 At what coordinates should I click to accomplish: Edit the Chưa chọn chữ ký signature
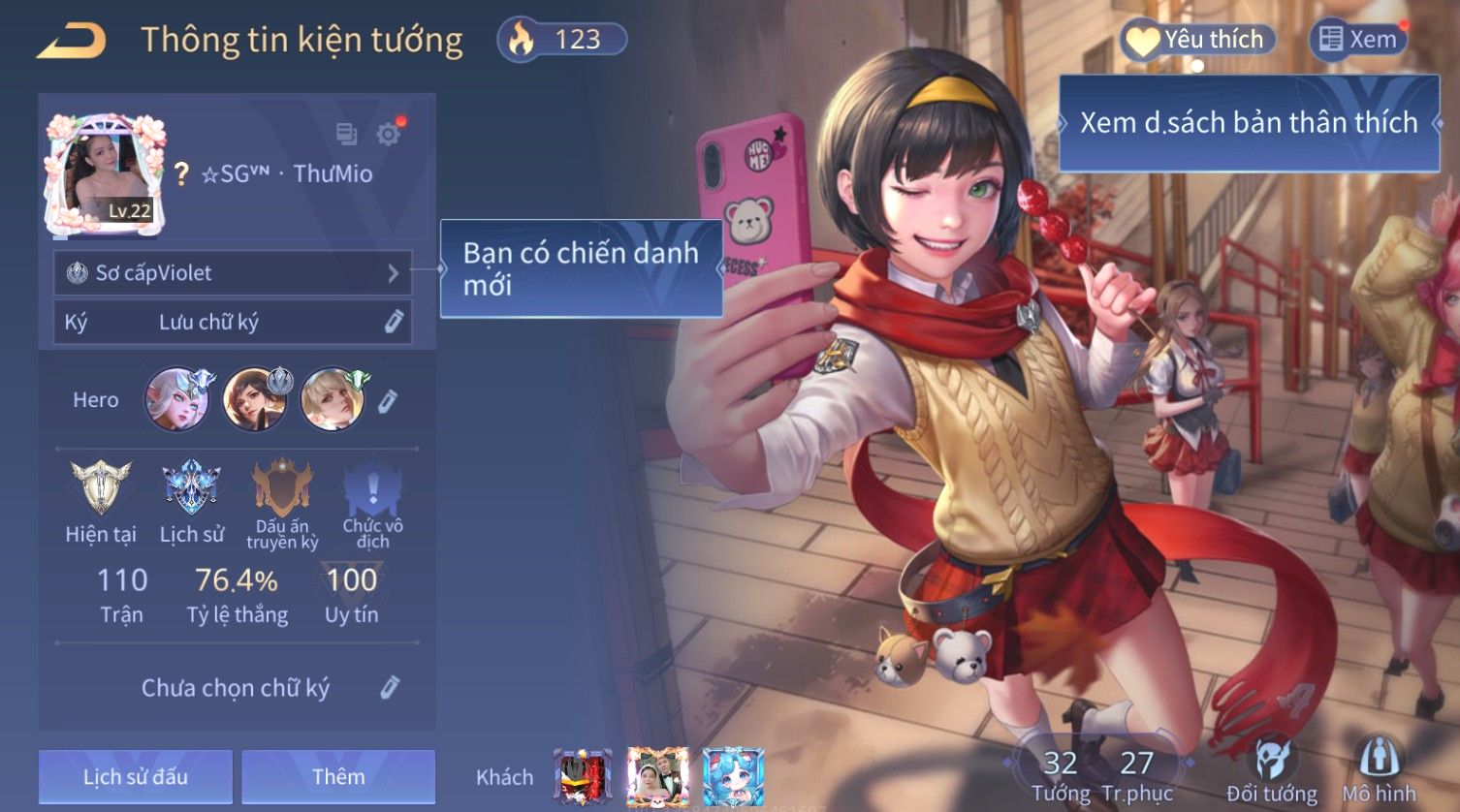(x=390, y=688)
